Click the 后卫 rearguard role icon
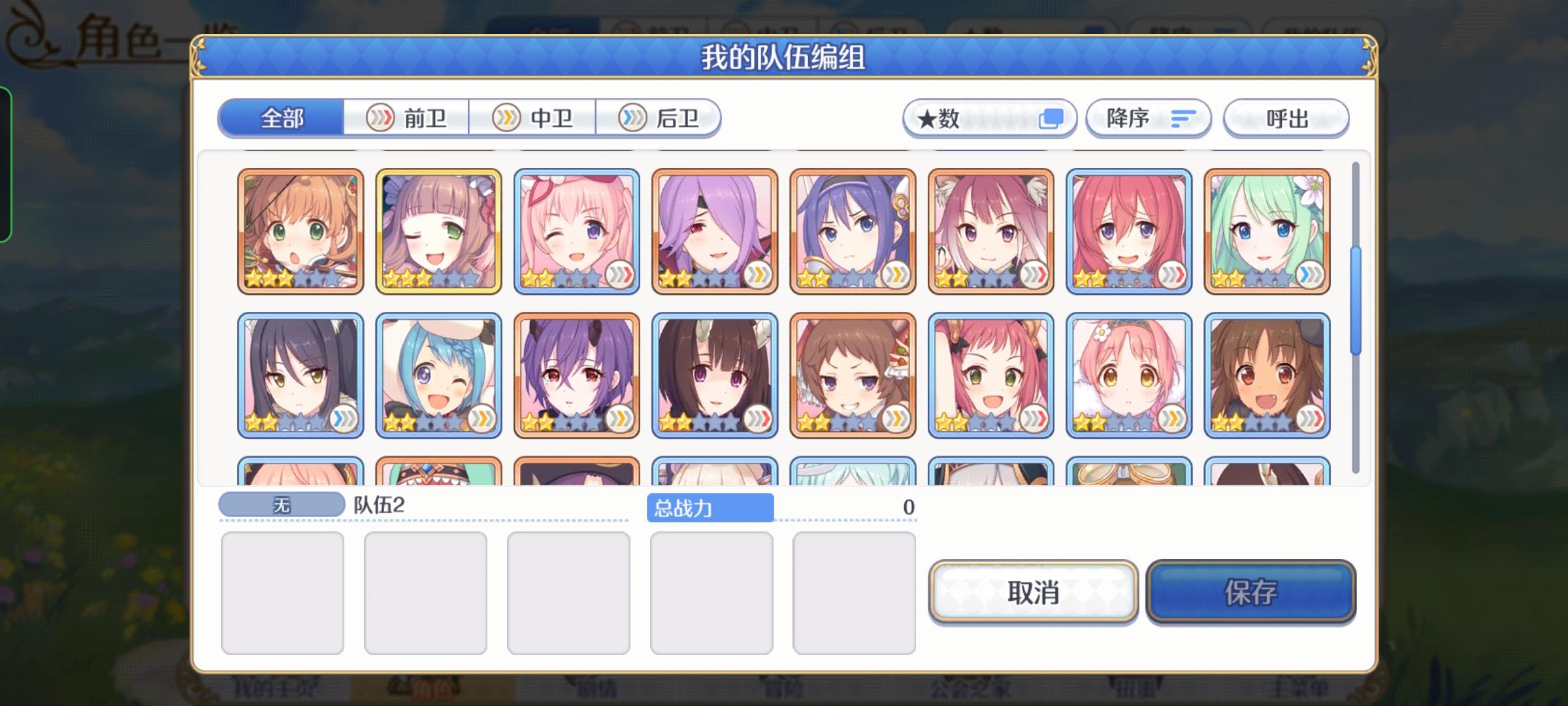This screenshot has width=1568, height=706. tap(631, 118)
